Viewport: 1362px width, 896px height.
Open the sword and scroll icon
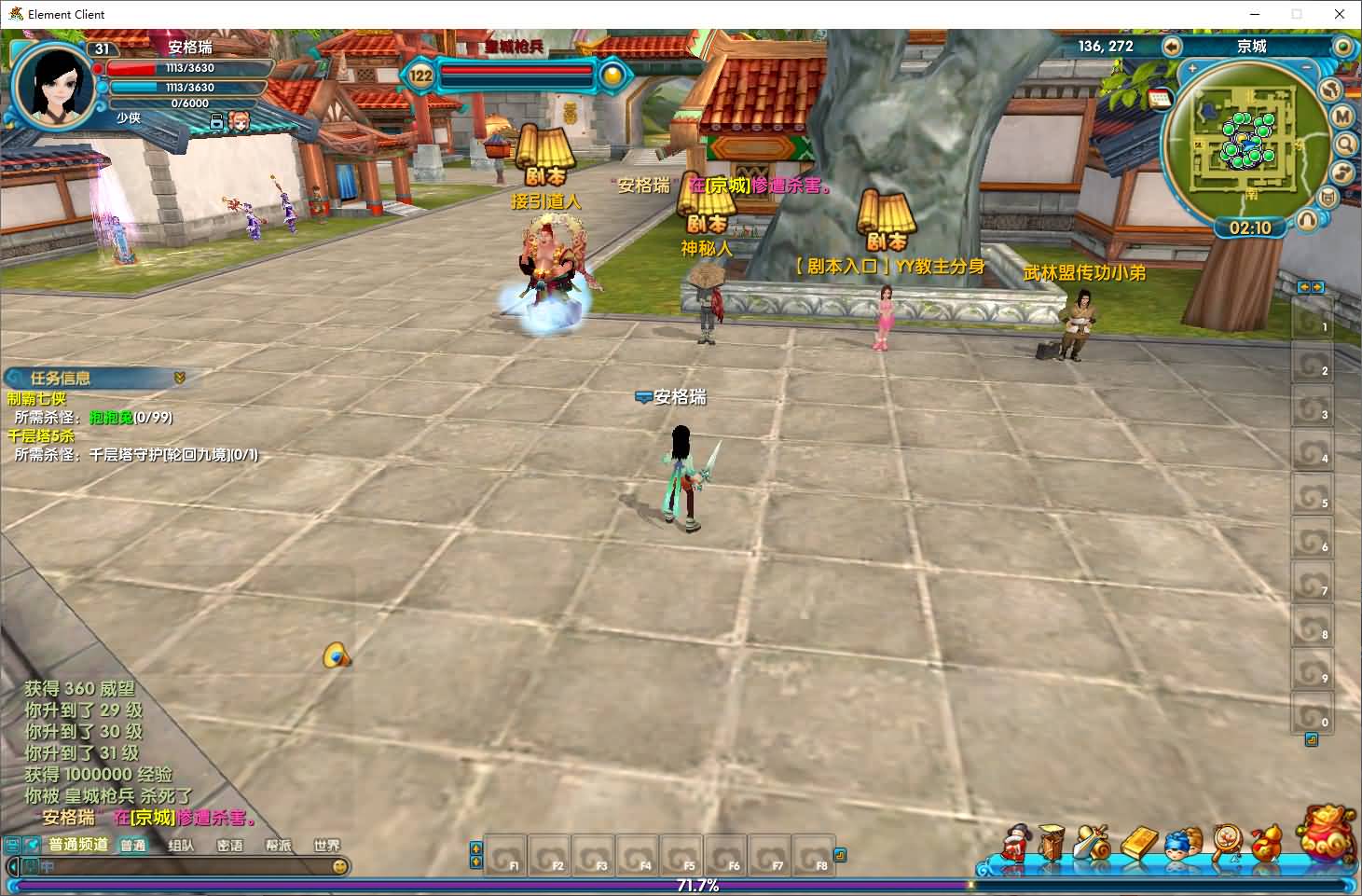(x=1093, y=843)
